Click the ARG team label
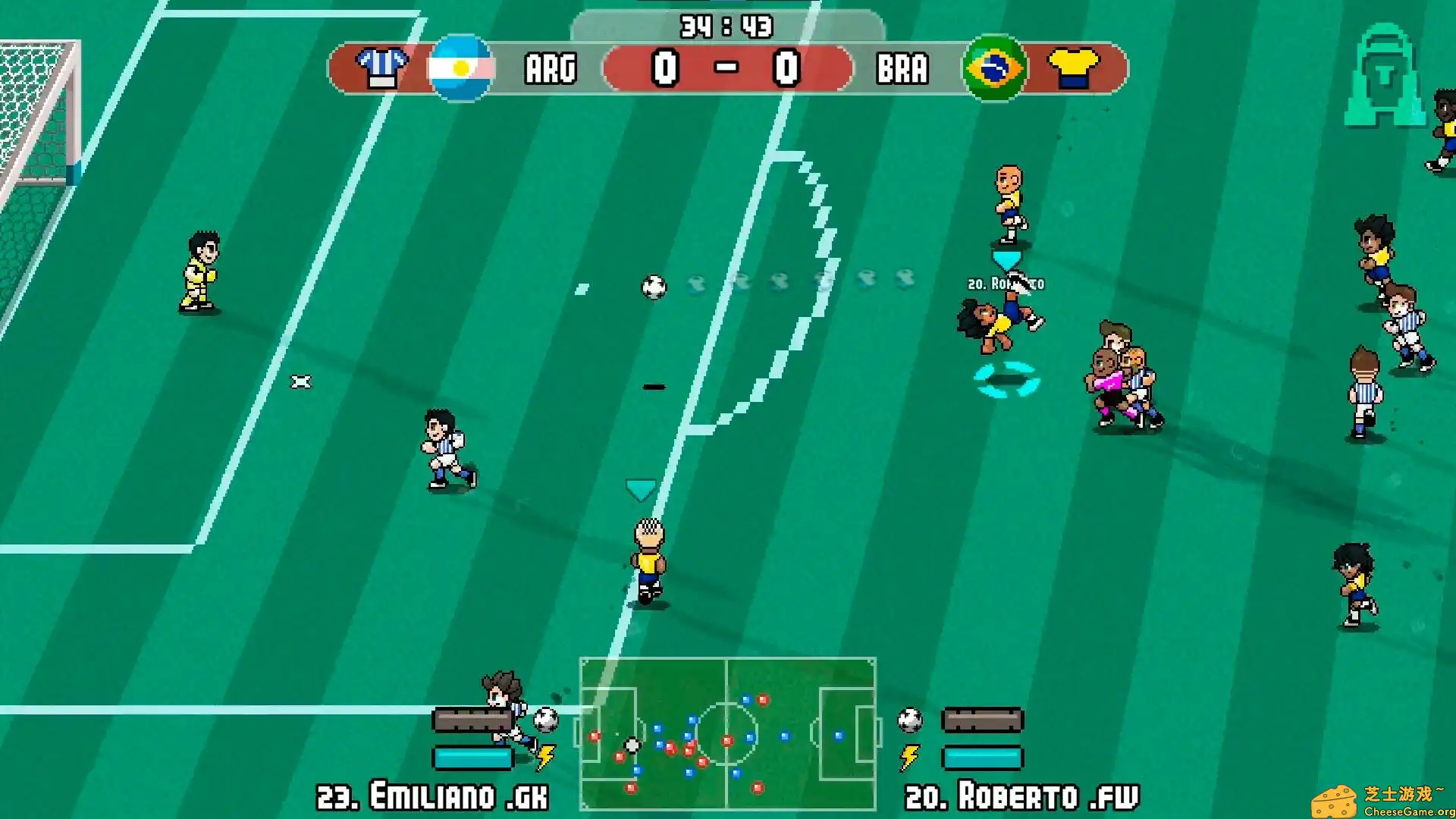The height and width of the screenshot is (819, 1456). point(551,69)
